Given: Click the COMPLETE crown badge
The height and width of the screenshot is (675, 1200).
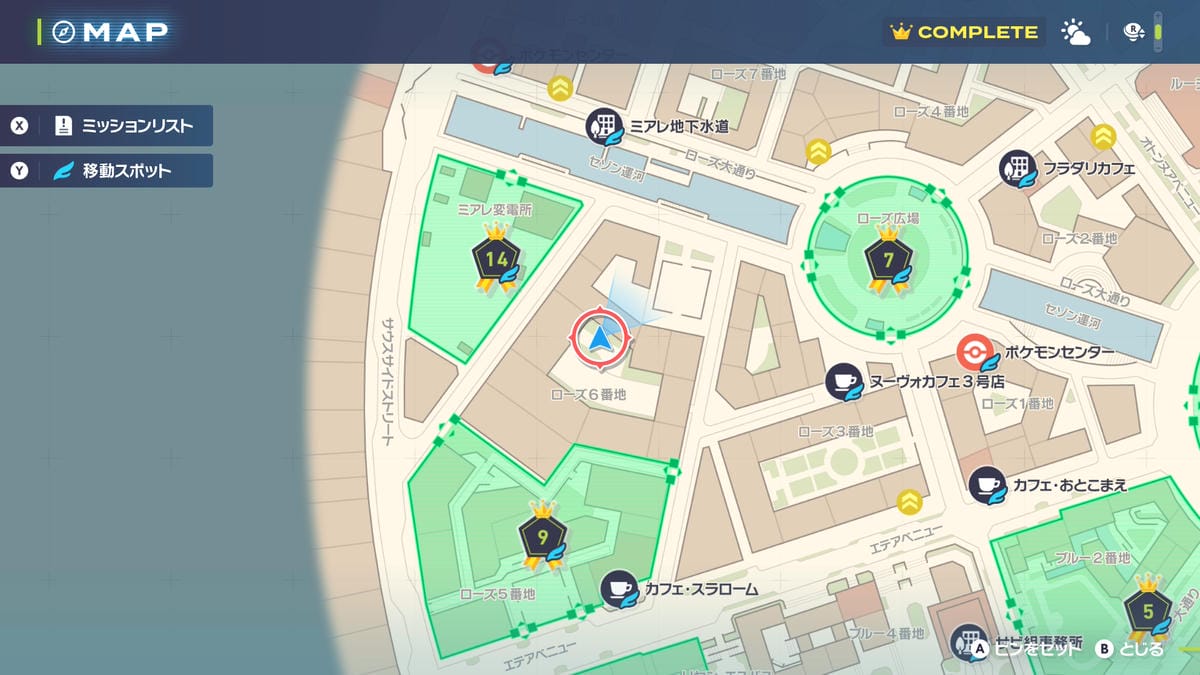Looking at the screenshot, I should pos(964,32).
